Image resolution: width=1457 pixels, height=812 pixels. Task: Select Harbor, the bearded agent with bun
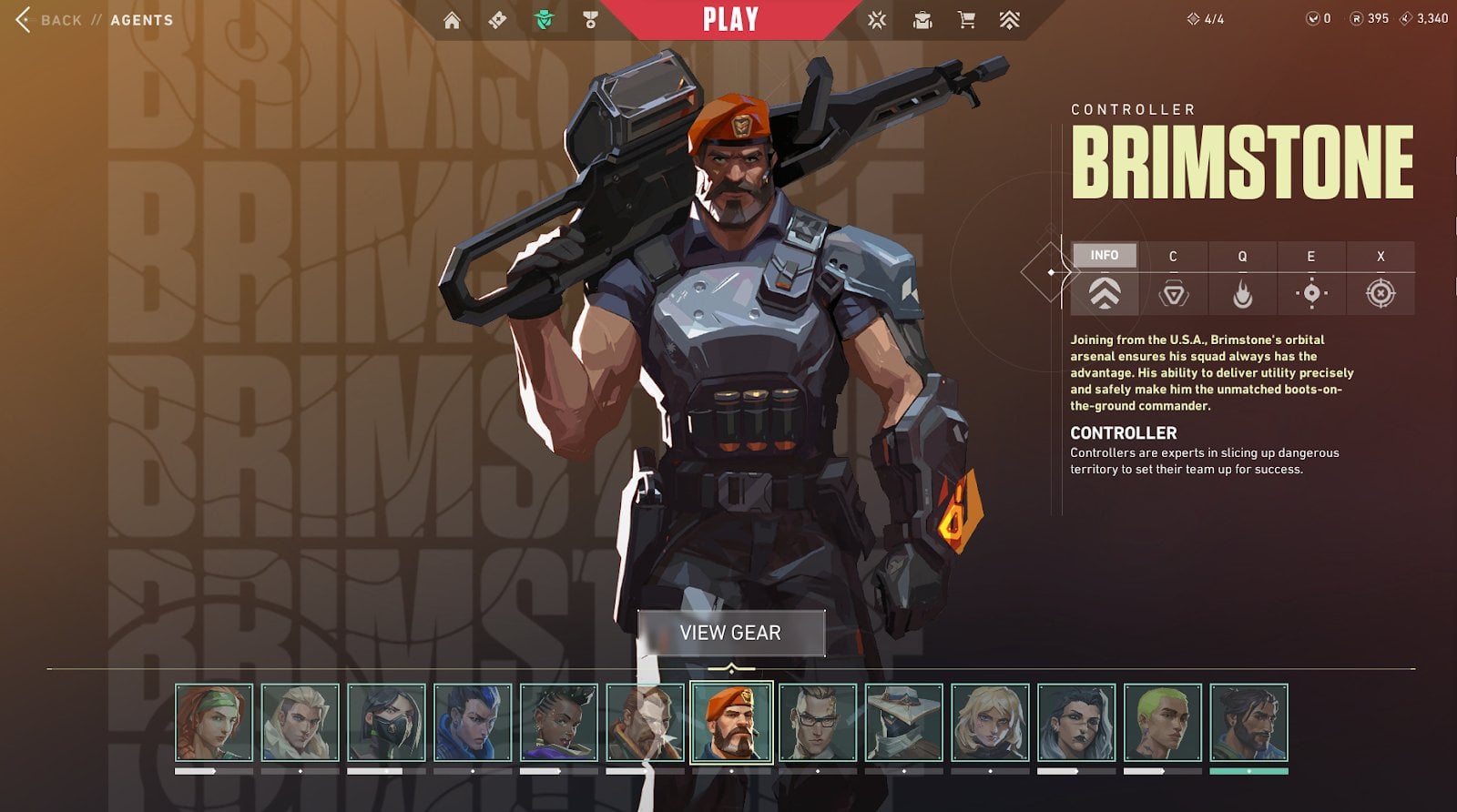pyautogui.click(x=1248, y=723)
